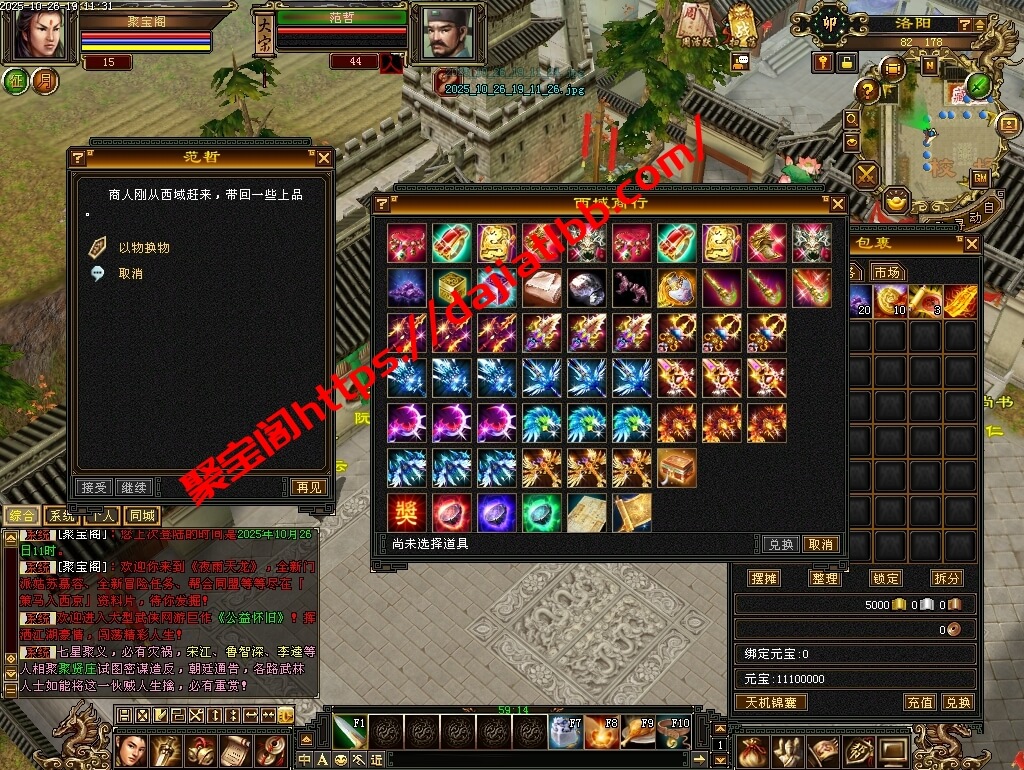Close the 西域商行 shop window
Image resolution: width=1024 pixels, height=770 pixels.
point(838,204)
